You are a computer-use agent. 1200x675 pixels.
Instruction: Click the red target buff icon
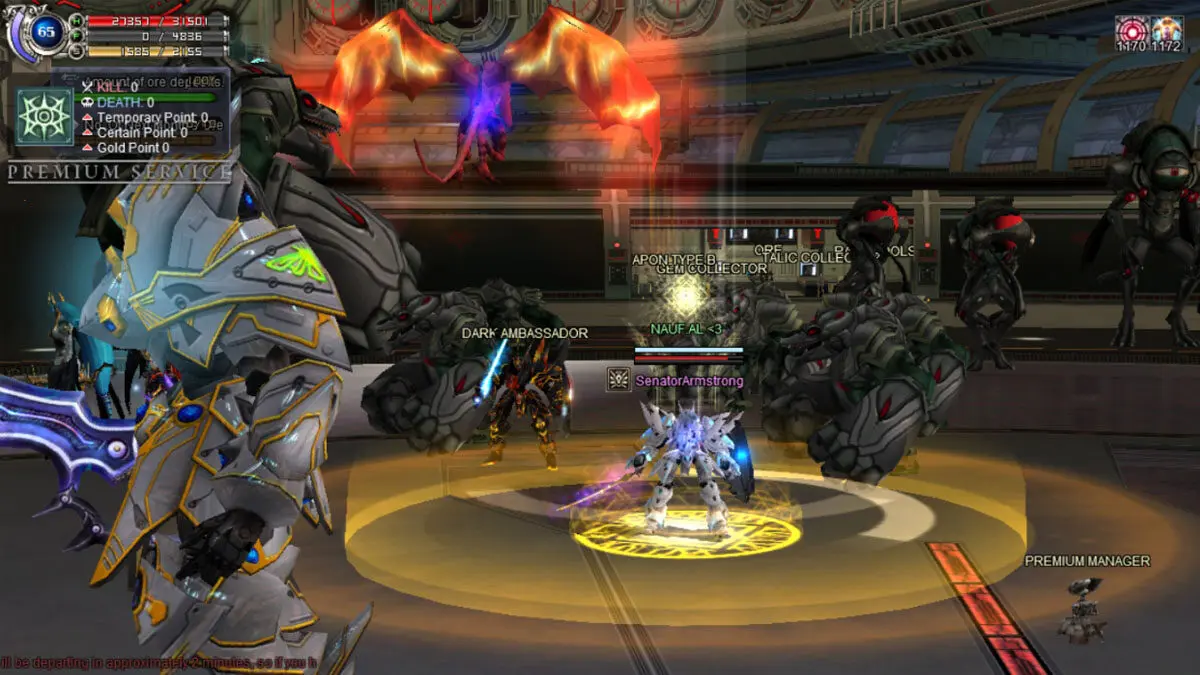1132,28
